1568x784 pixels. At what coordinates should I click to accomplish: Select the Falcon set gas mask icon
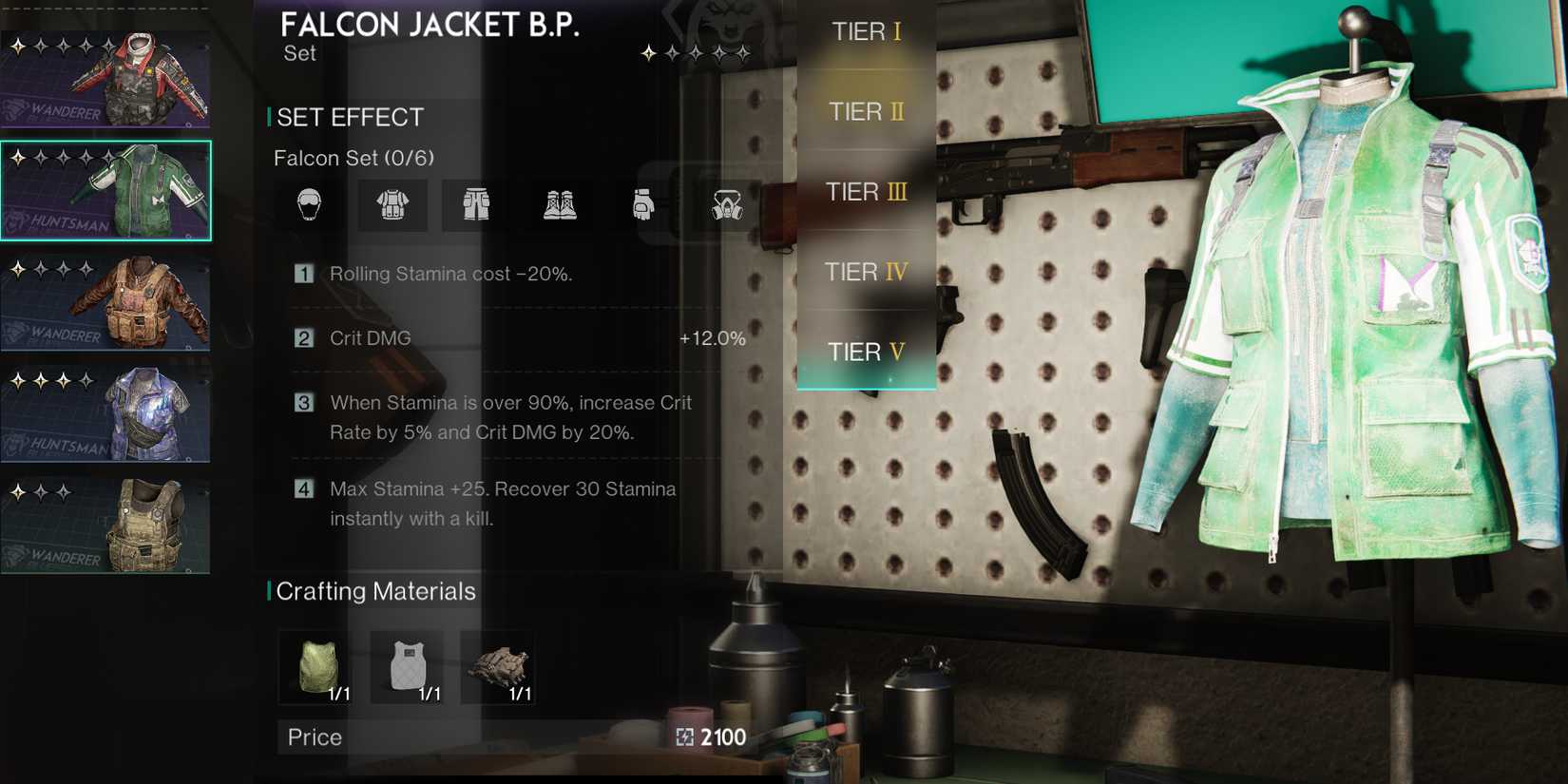pyautogui.click(x=727, y=204)
